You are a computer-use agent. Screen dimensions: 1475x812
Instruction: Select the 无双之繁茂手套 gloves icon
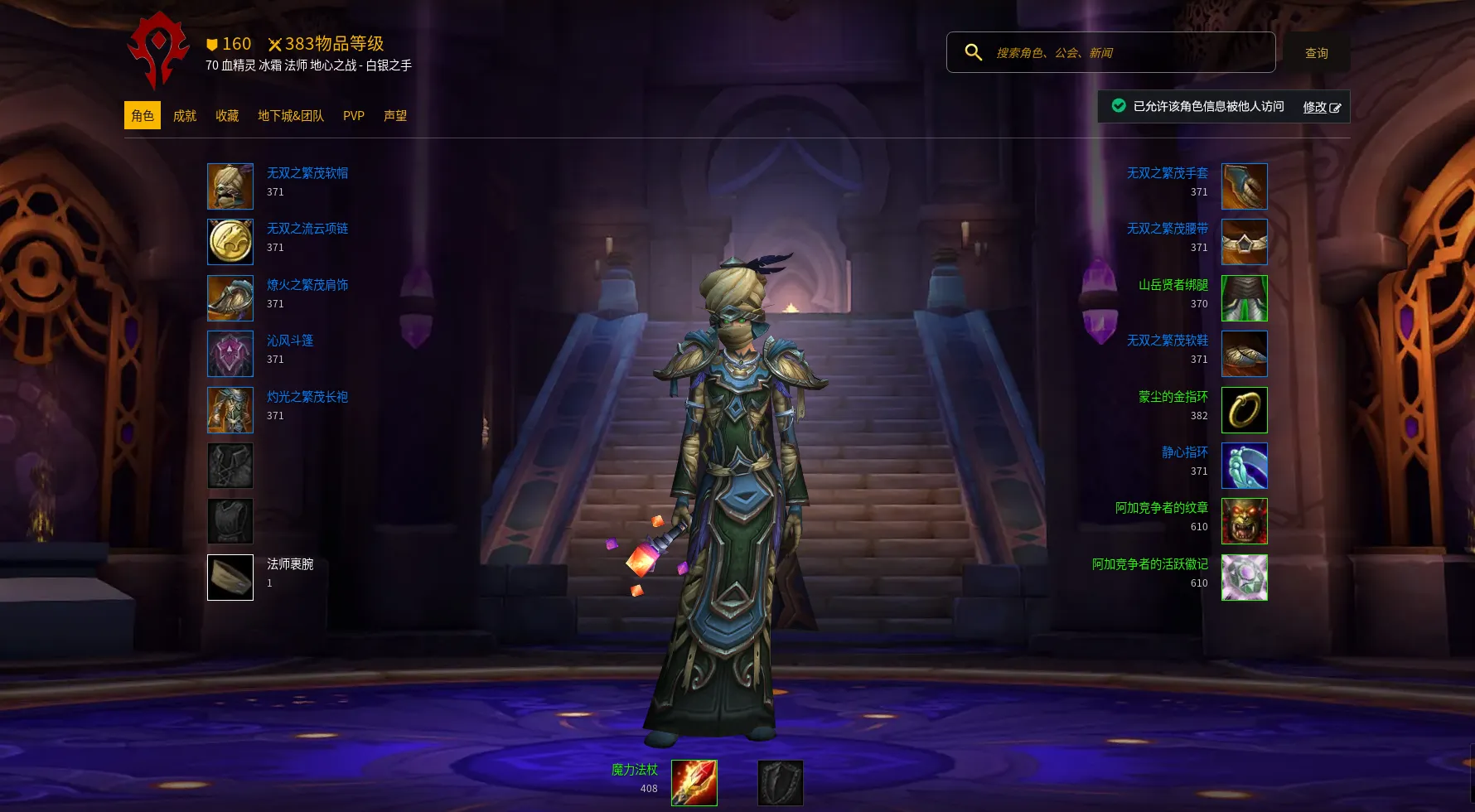coord(1245,186)
